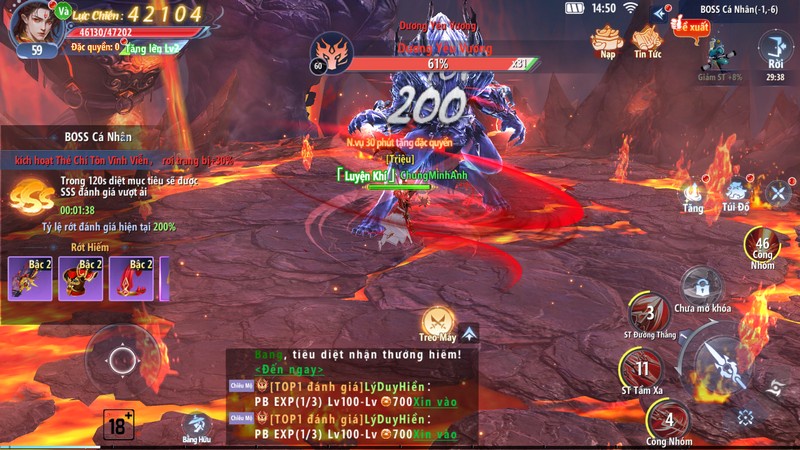This screenshot has height=450, width=800.
Task: Leave the boss instance with Rời
Action: (x=775, y=50)
